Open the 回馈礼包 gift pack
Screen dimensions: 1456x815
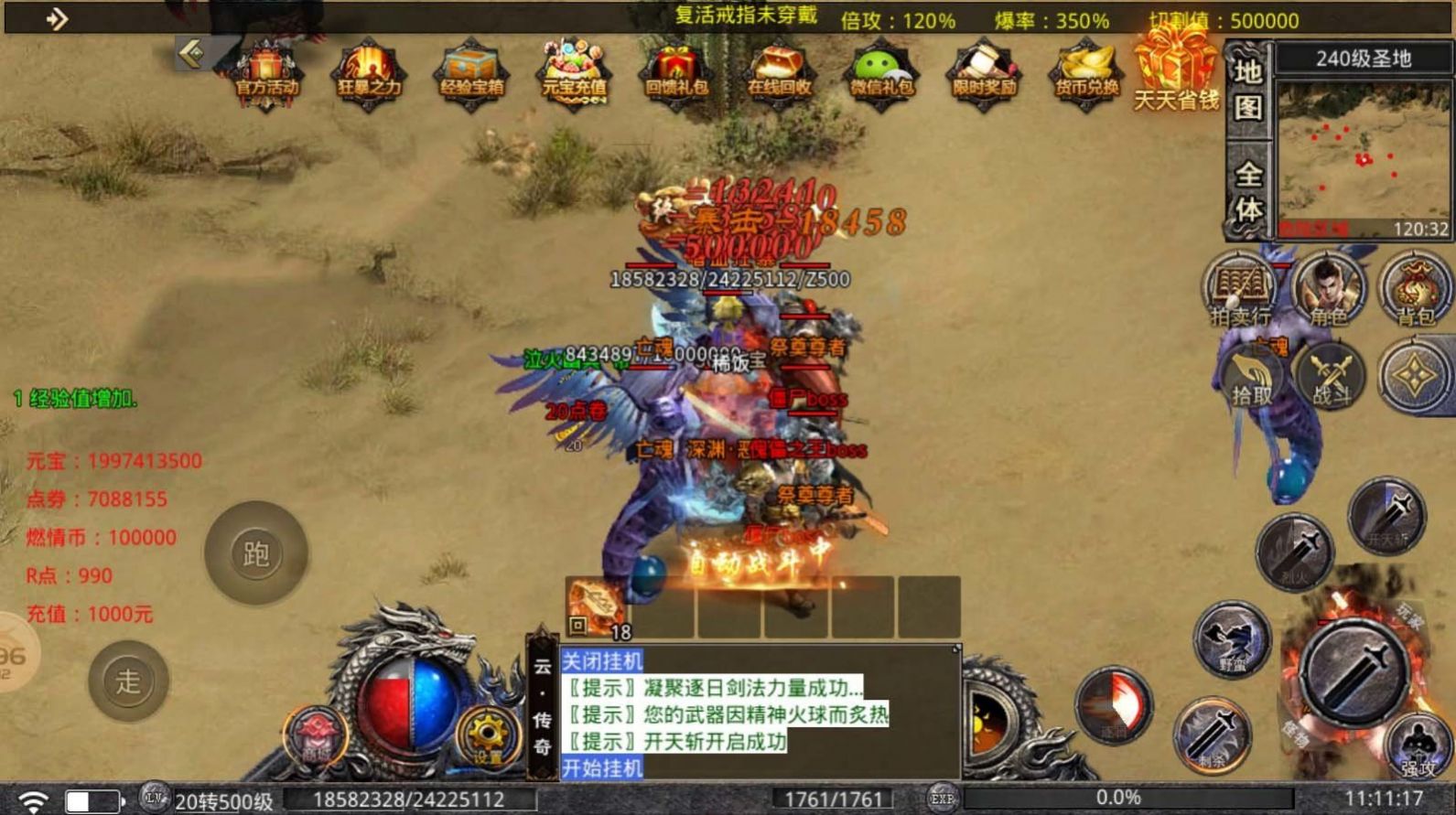tap(676, 71)
